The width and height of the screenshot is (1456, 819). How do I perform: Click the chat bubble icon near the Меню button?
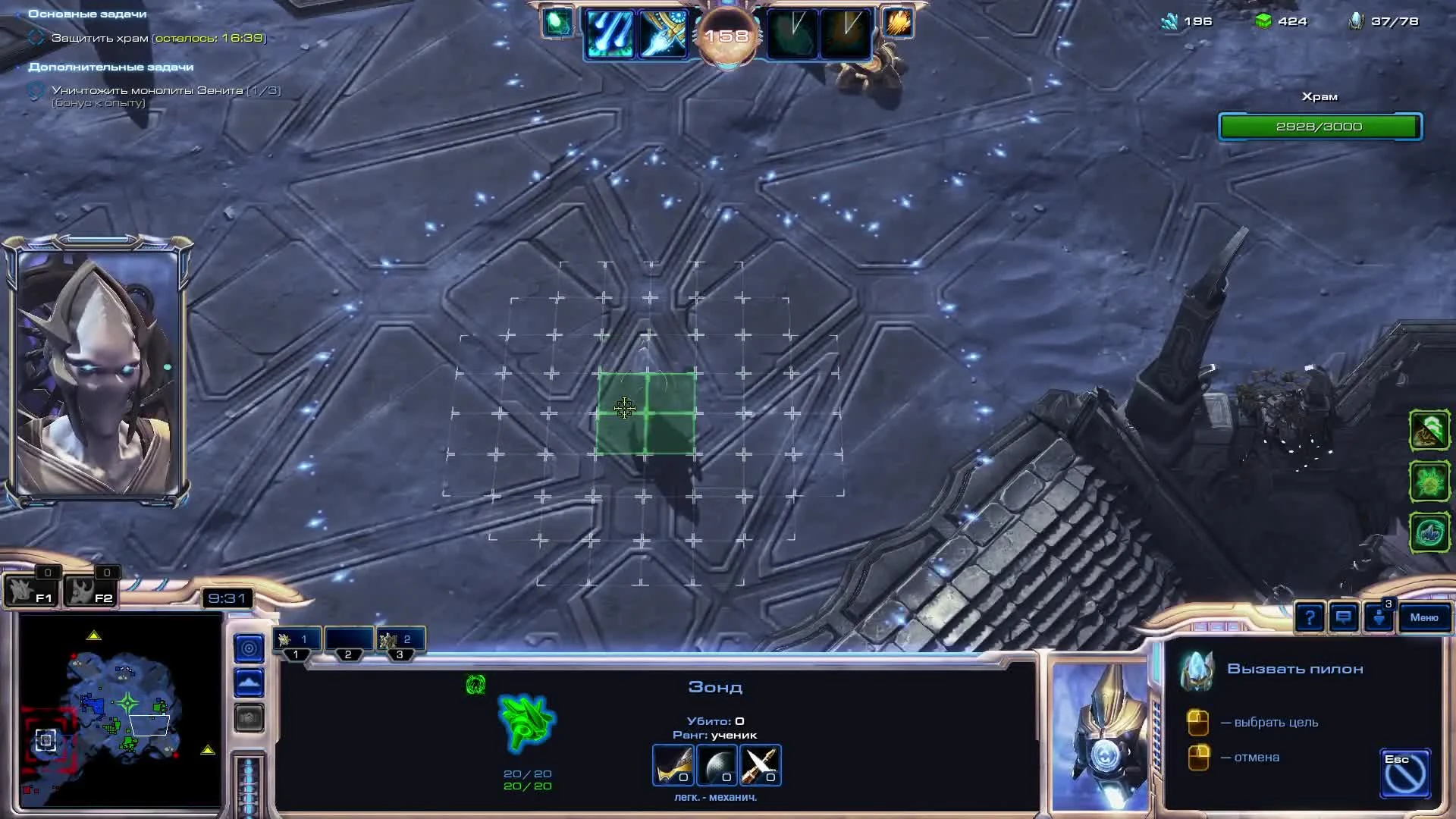(1344, 617)
